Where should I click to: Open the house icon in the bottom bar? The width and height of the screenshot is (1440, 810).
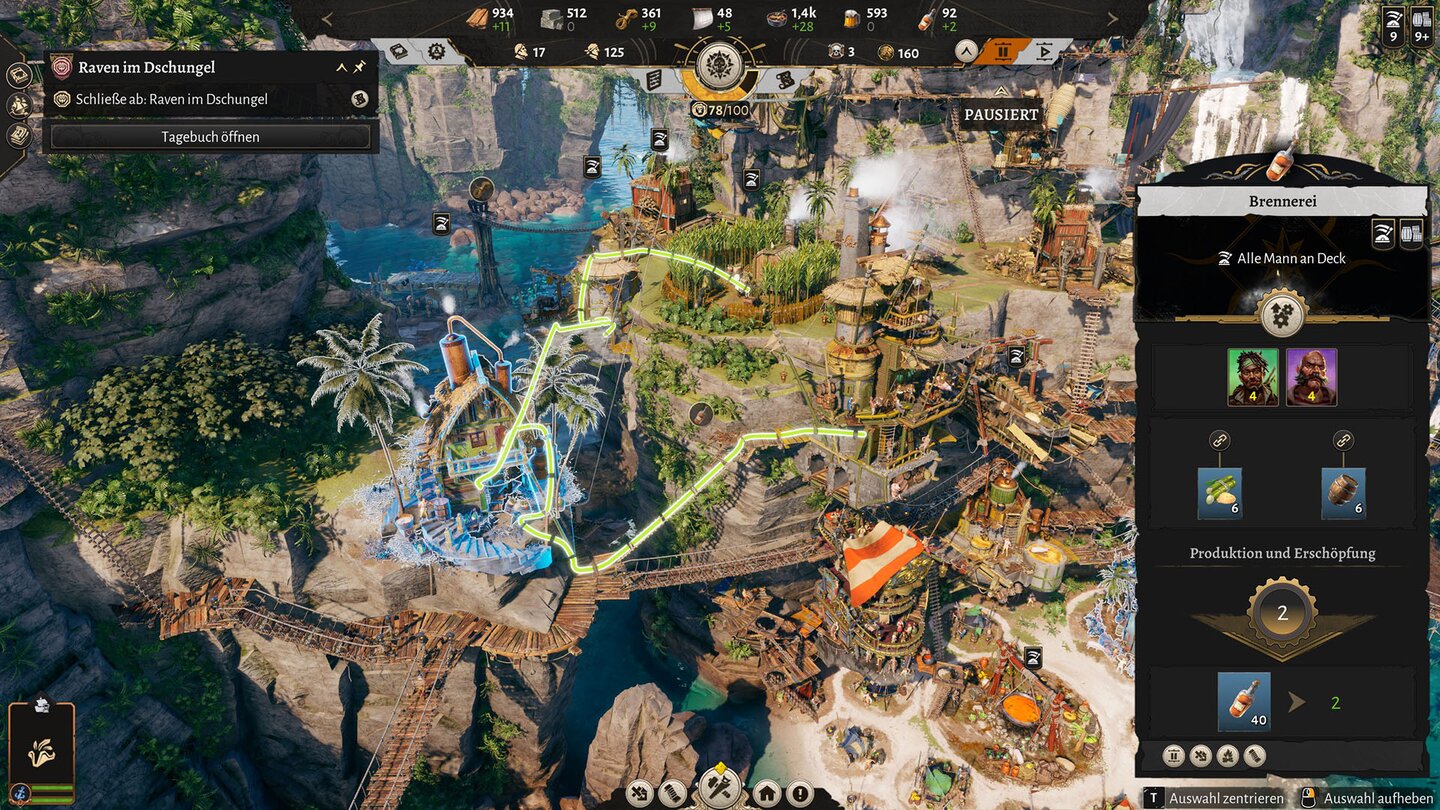[767, 795]
